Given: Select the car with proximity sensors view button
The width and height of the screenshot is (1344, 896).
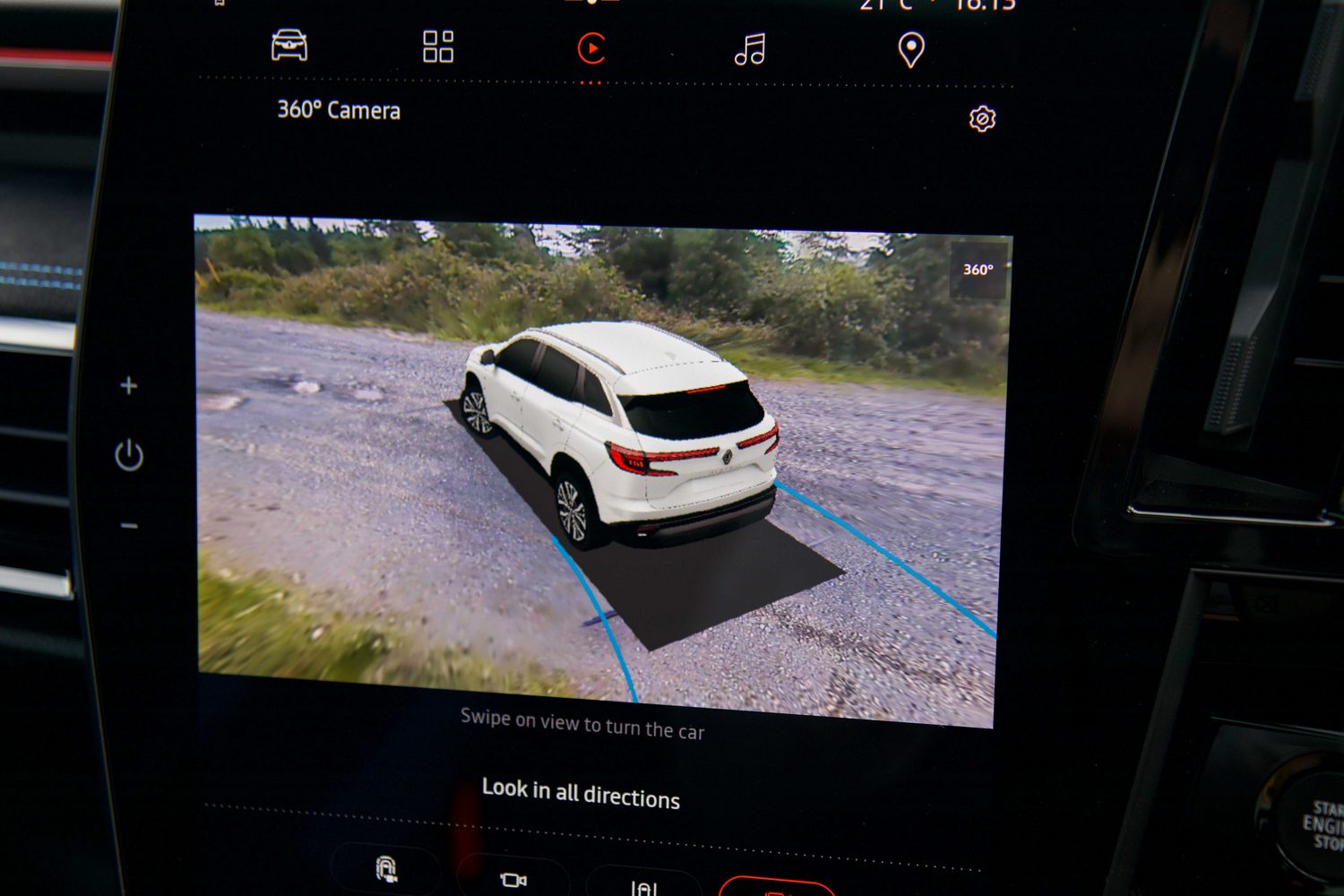Looking at the screenshot, I should 386,869.
